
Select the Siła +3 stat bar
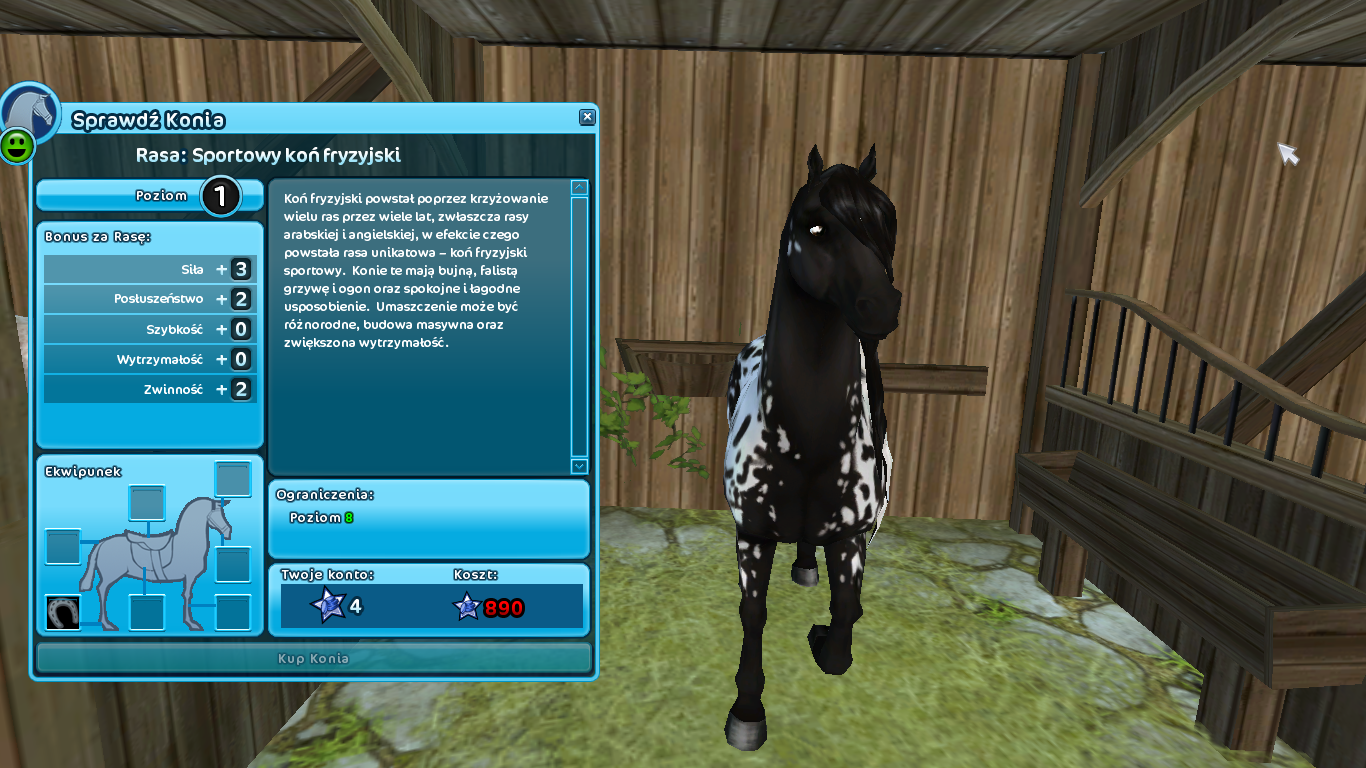coord(148,268)
